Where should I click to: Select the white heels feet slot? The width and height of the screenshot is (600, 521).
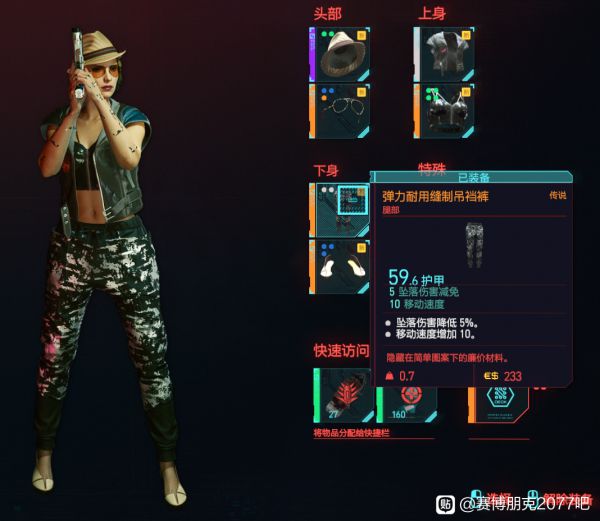[x=340, y=266]
